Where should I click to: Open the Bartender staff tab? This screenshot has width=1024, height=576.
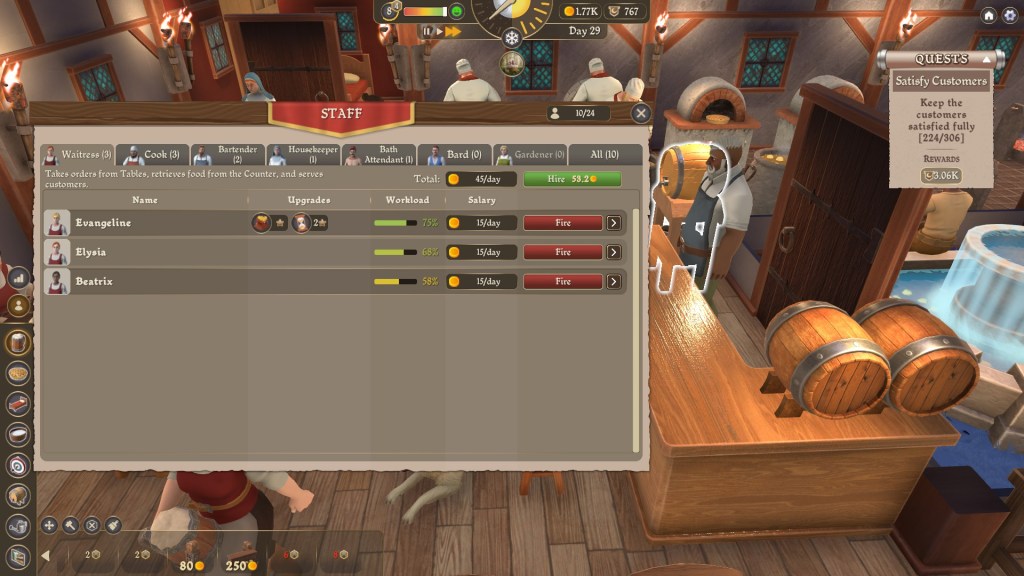point(227,155)
